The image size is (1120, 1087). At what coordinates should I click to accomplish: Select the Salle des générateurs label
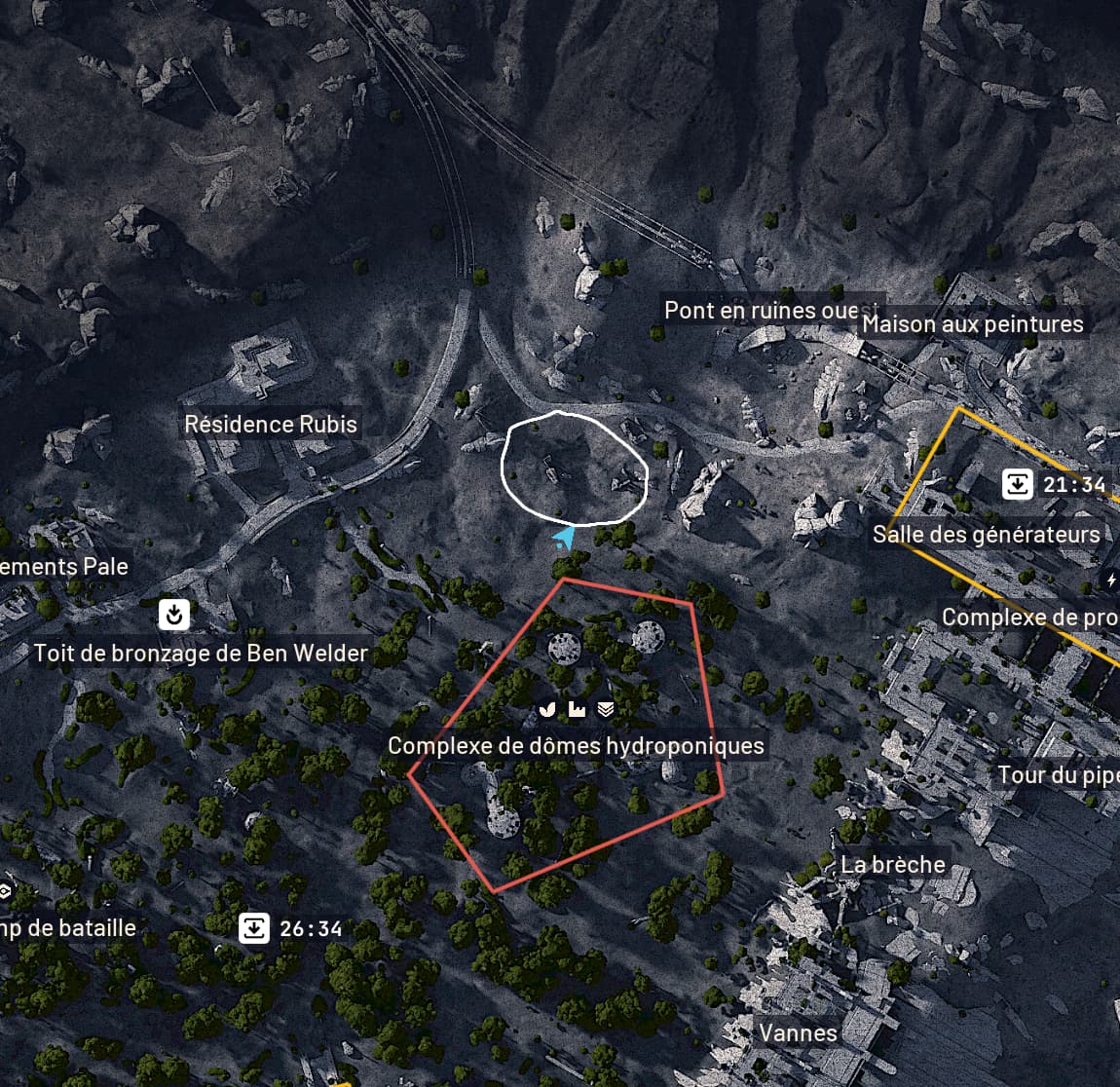click(x=987, y=535)
